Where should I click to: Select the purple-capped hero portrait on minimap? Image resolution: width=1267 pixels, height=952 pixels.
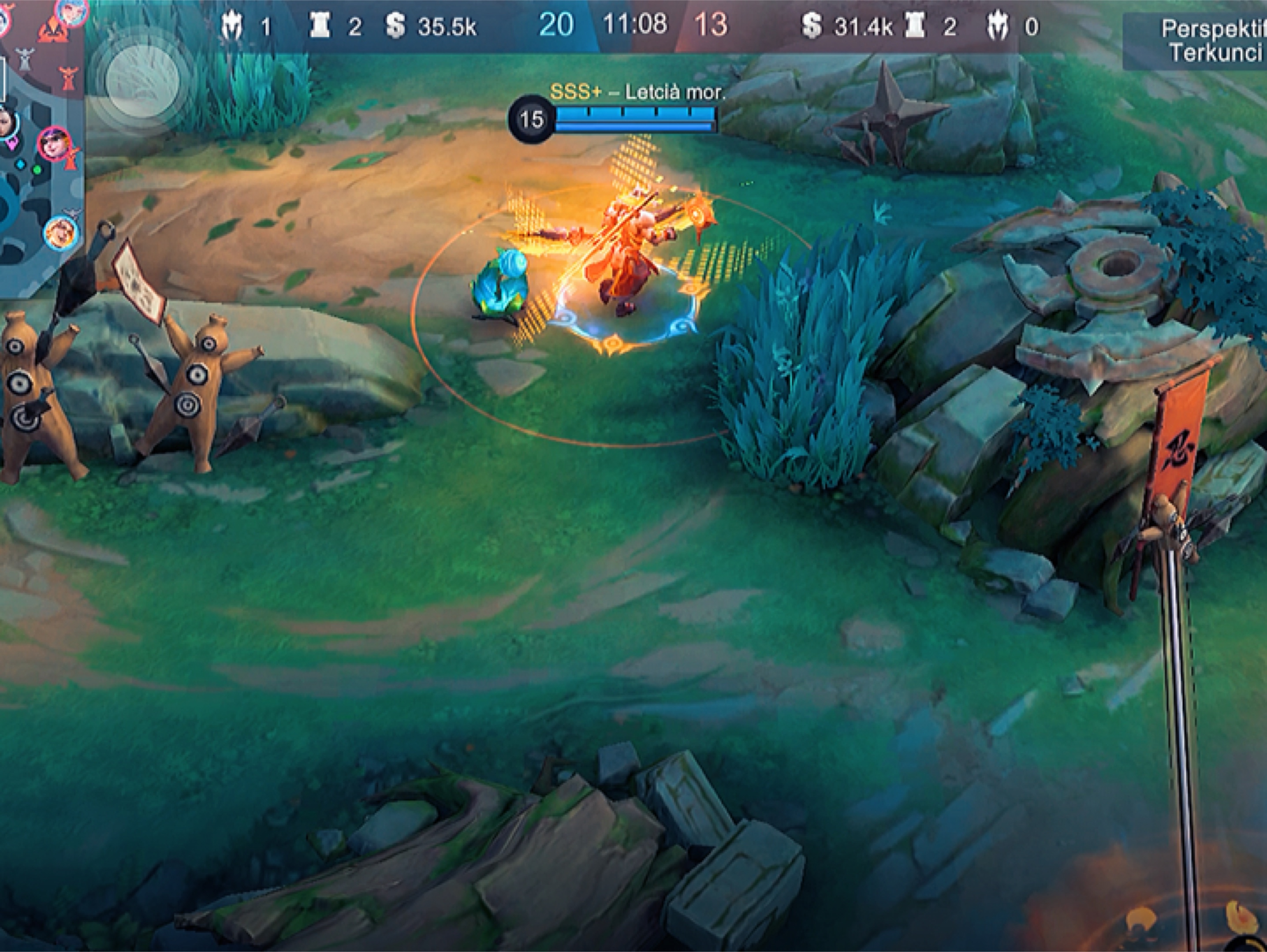click(x=53, y=143)
